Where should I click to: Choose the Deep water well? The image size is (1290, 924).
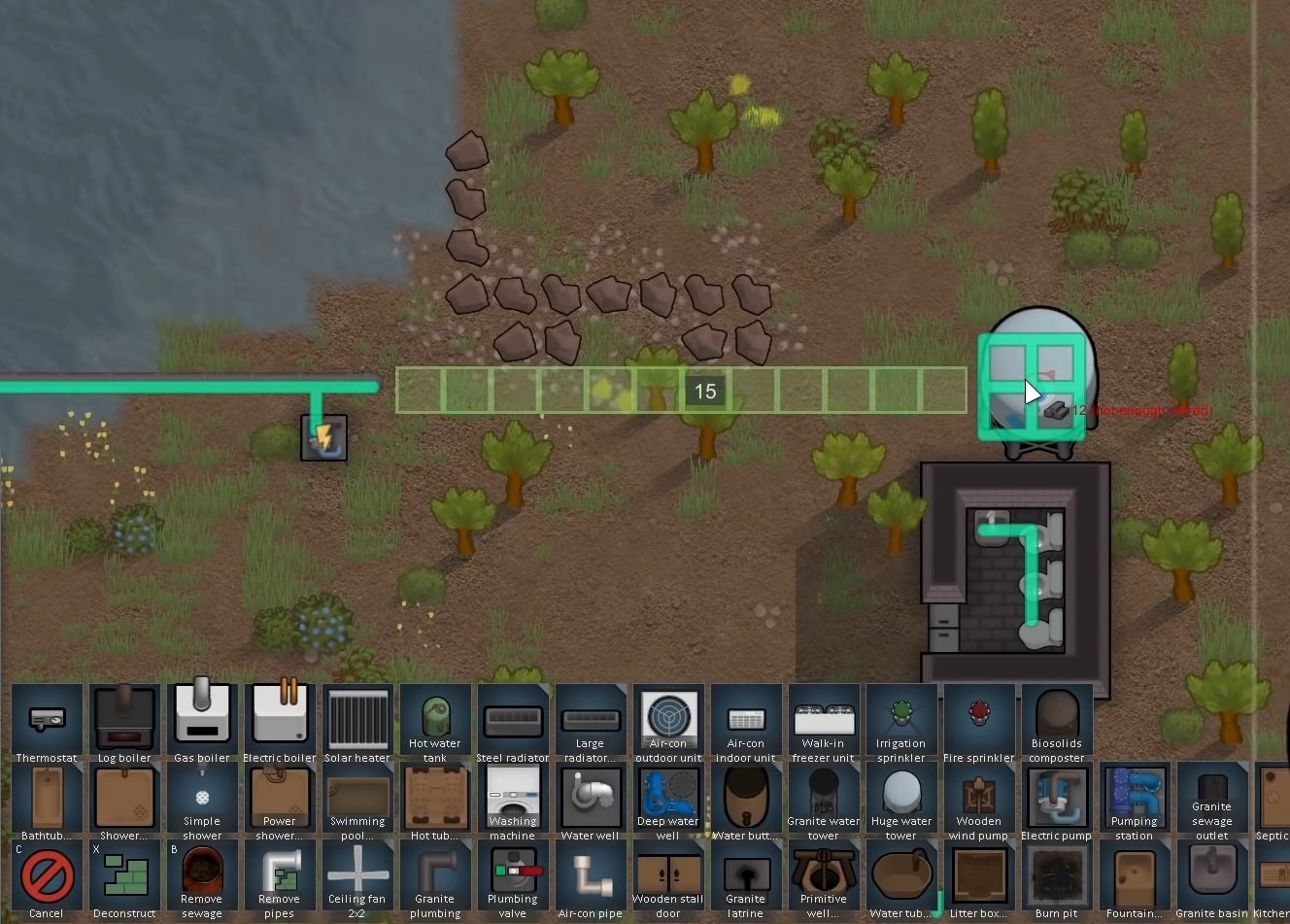668,797
